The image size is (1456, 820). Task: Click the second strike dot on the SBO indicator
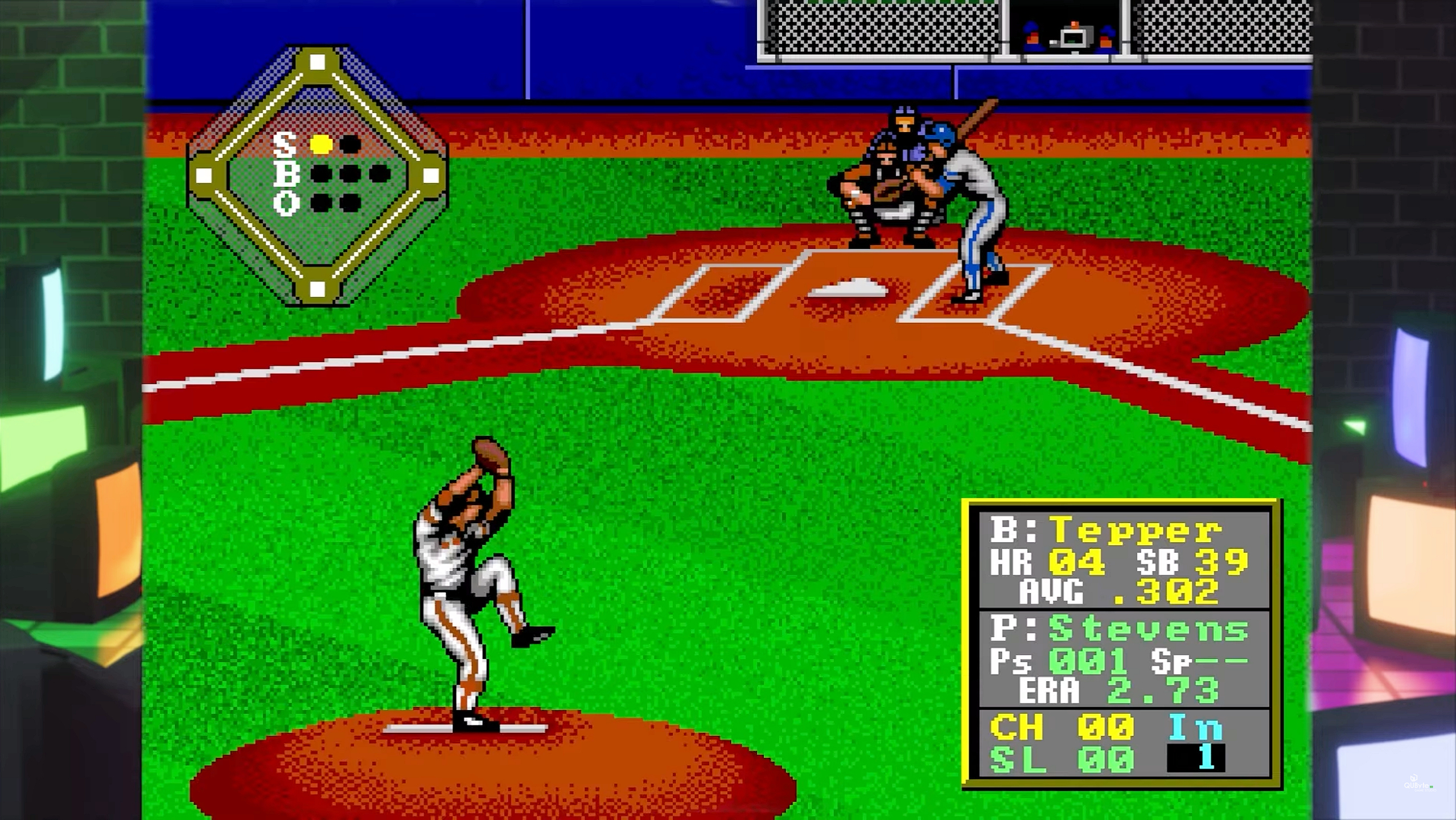pyautogui.click(x=349, y=144)
